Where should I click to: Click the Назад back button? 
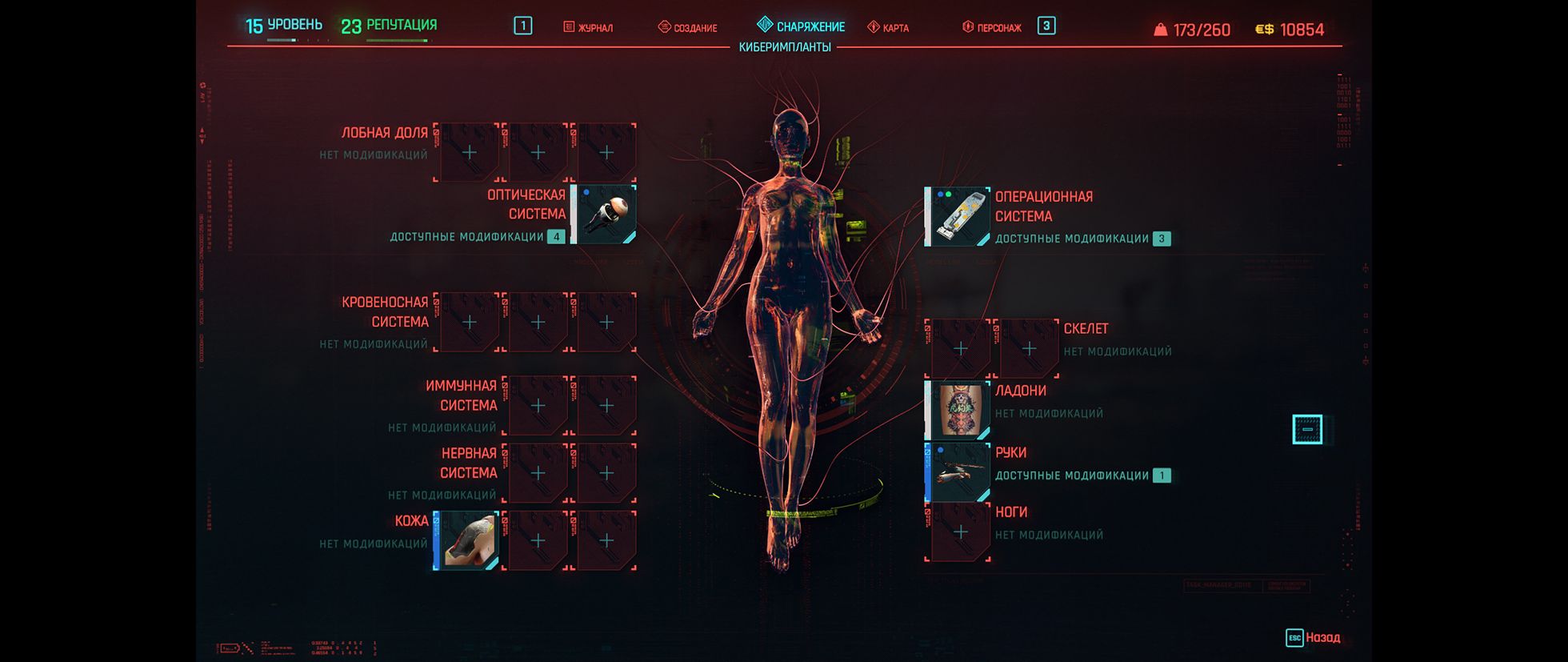[1313, 638]
